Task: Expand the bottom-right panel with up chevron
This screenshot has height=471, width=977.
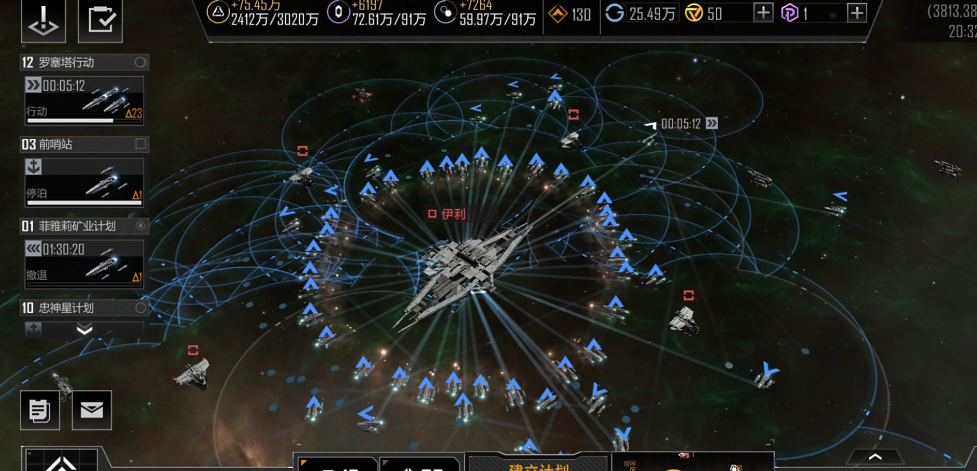Action: (x=874, y=456)
